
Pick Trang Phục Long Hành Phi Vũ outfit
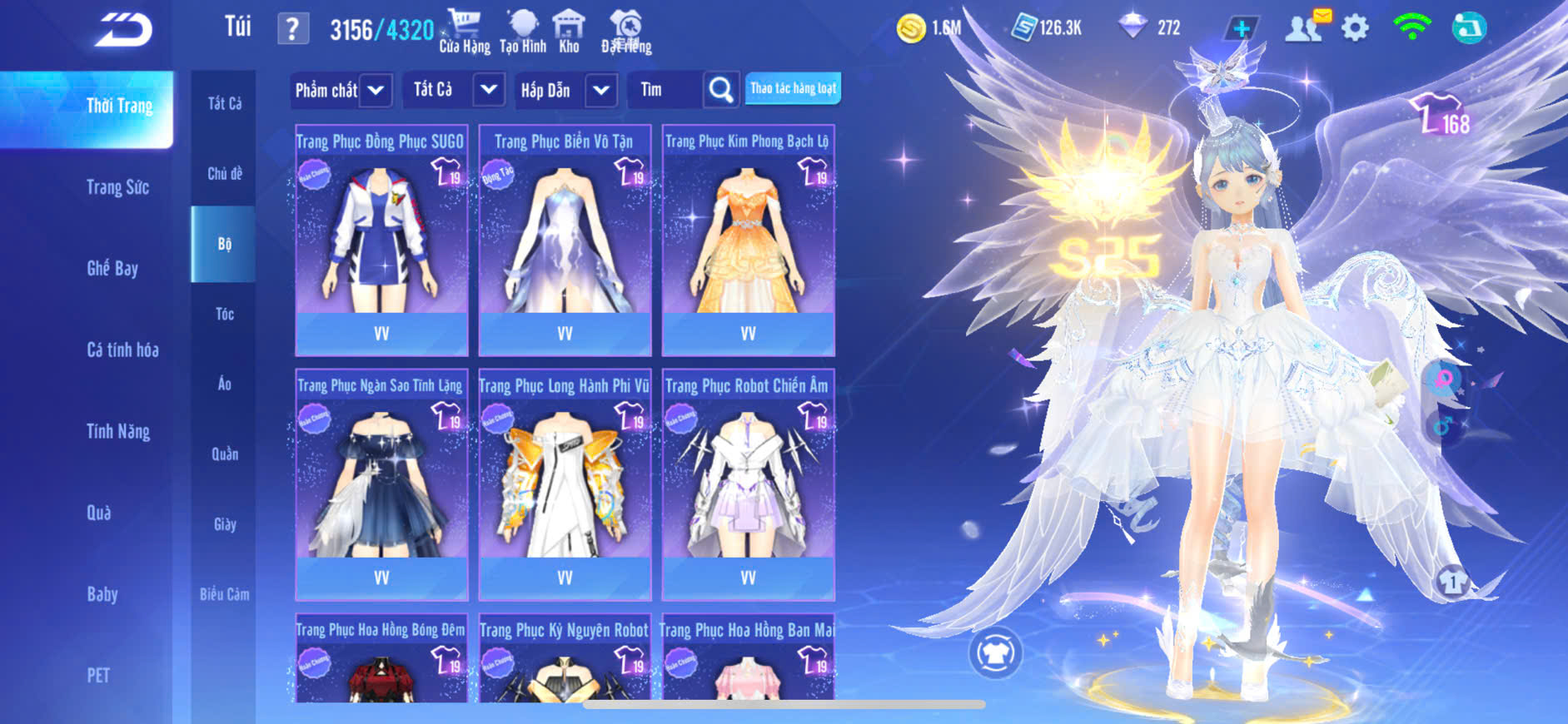click(565, 483)
